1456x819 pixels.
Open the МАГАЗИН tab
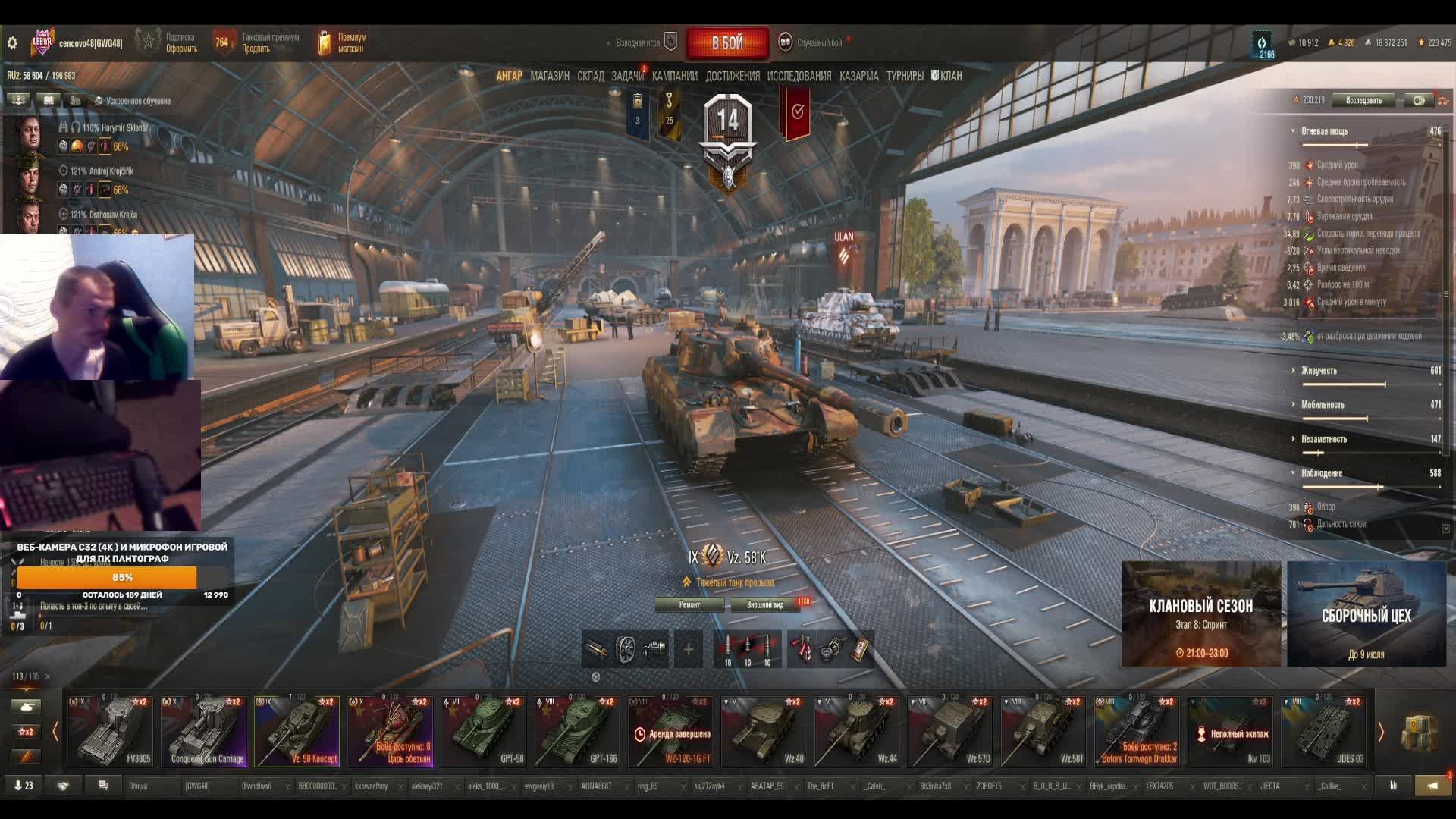tap(550, 76)
